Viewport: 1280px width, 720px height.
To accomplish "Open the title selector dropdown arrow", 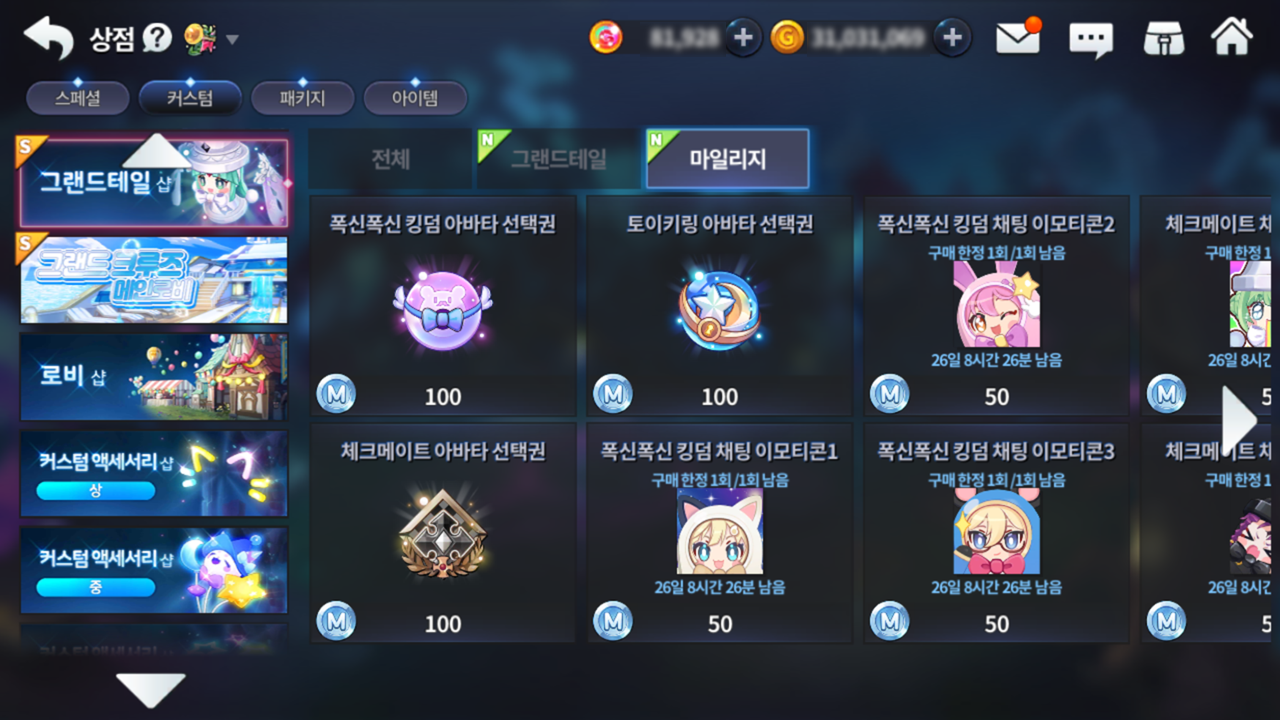I will coord(232,38).
